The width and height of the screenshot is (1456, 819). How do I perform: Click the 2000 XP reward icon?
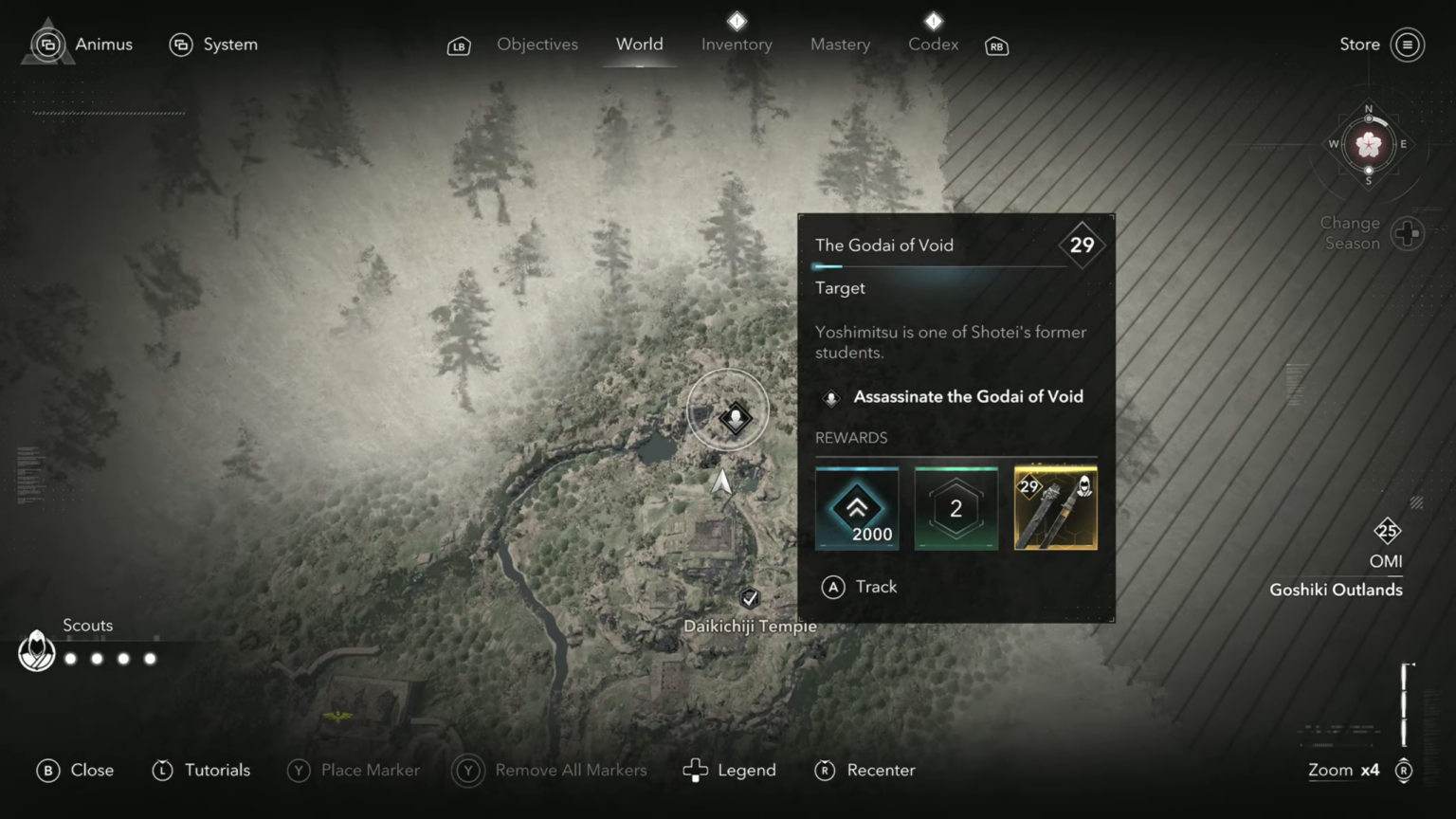click(x=857, y=507)
